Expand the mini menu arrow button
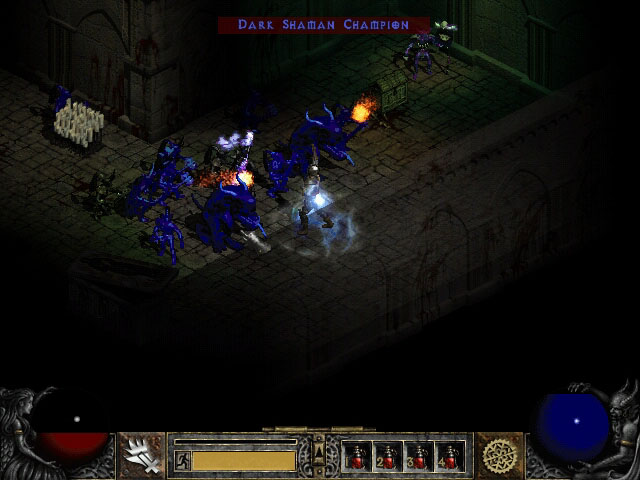The width and height of the screenshot is (640, 480). [319, 447]
